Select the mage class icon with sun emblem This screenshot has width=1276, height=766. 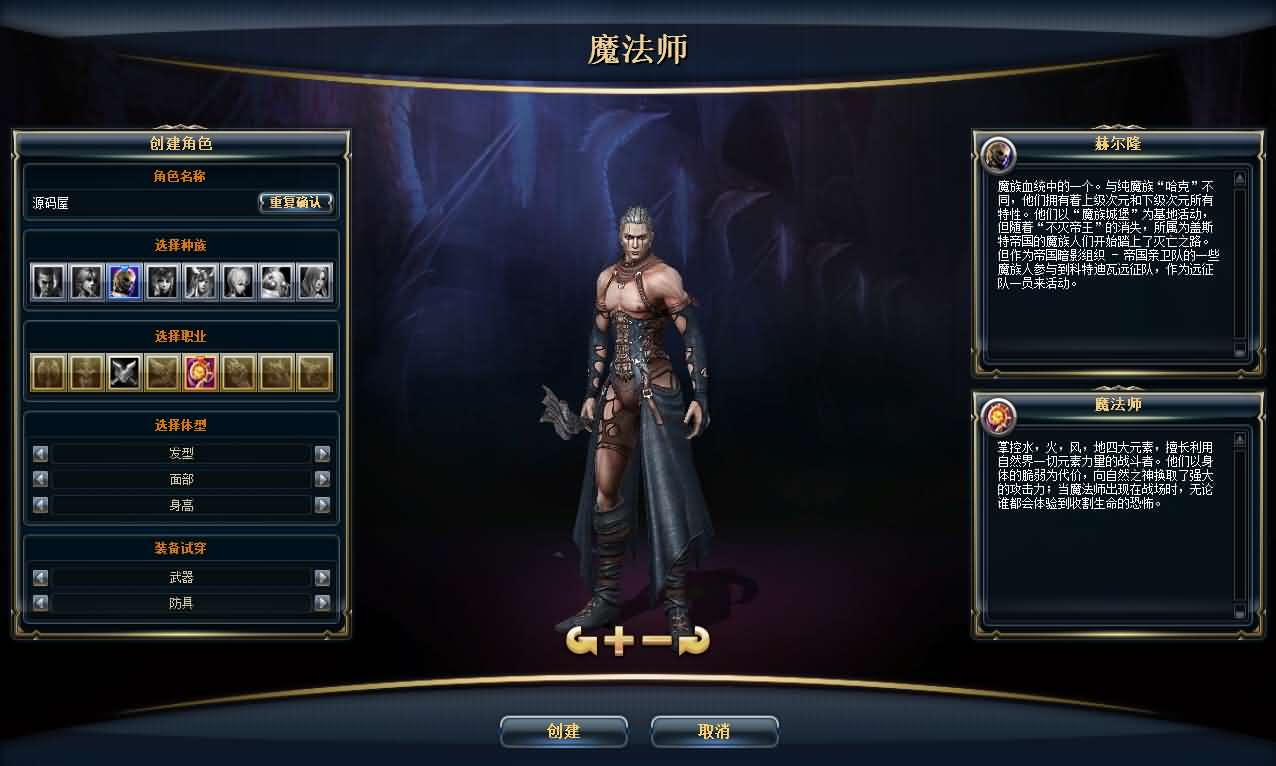pyautogui.click(x=200, y=372)
